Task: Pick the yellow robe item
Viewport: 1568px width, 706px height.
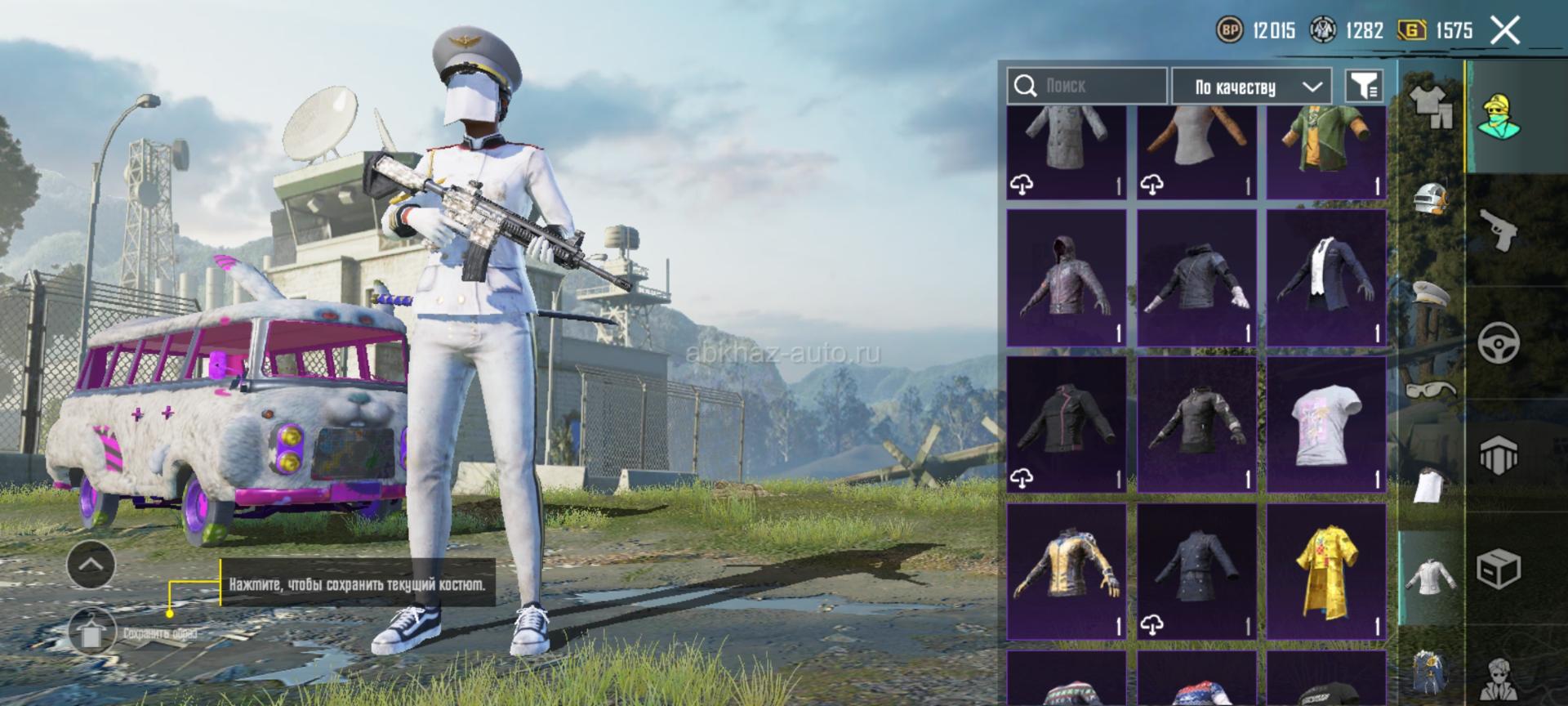Action: (x=1325, y=571)
